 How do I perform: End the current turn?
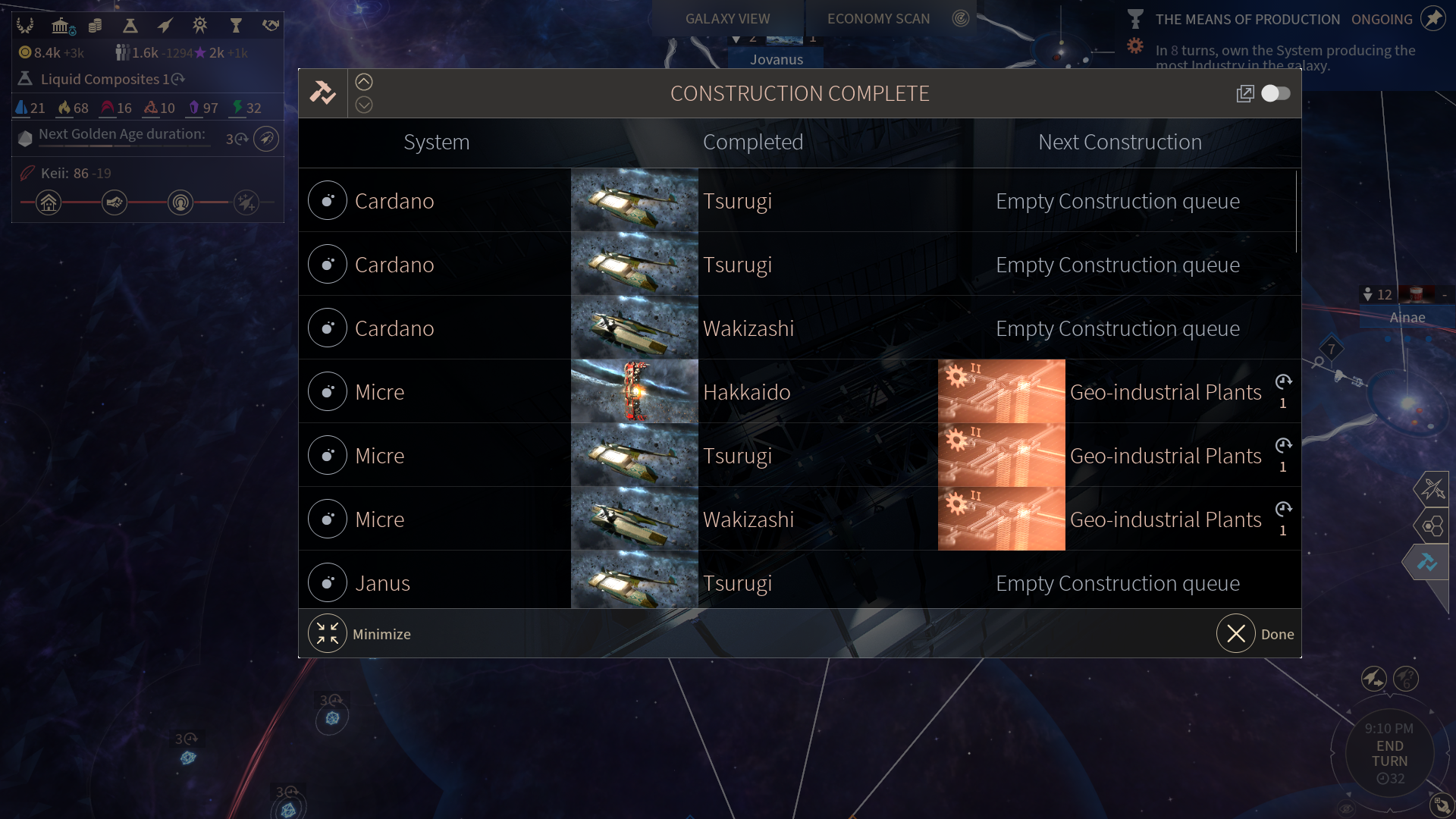(x=1389, y=753)
